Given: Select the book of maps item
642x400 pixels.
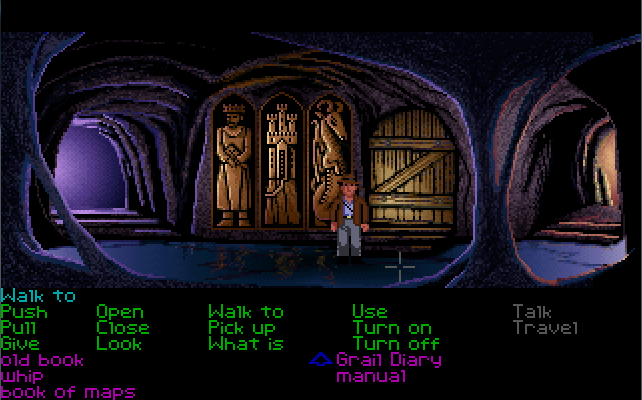Looking at the screenshot, I should [x=68, y=392].
